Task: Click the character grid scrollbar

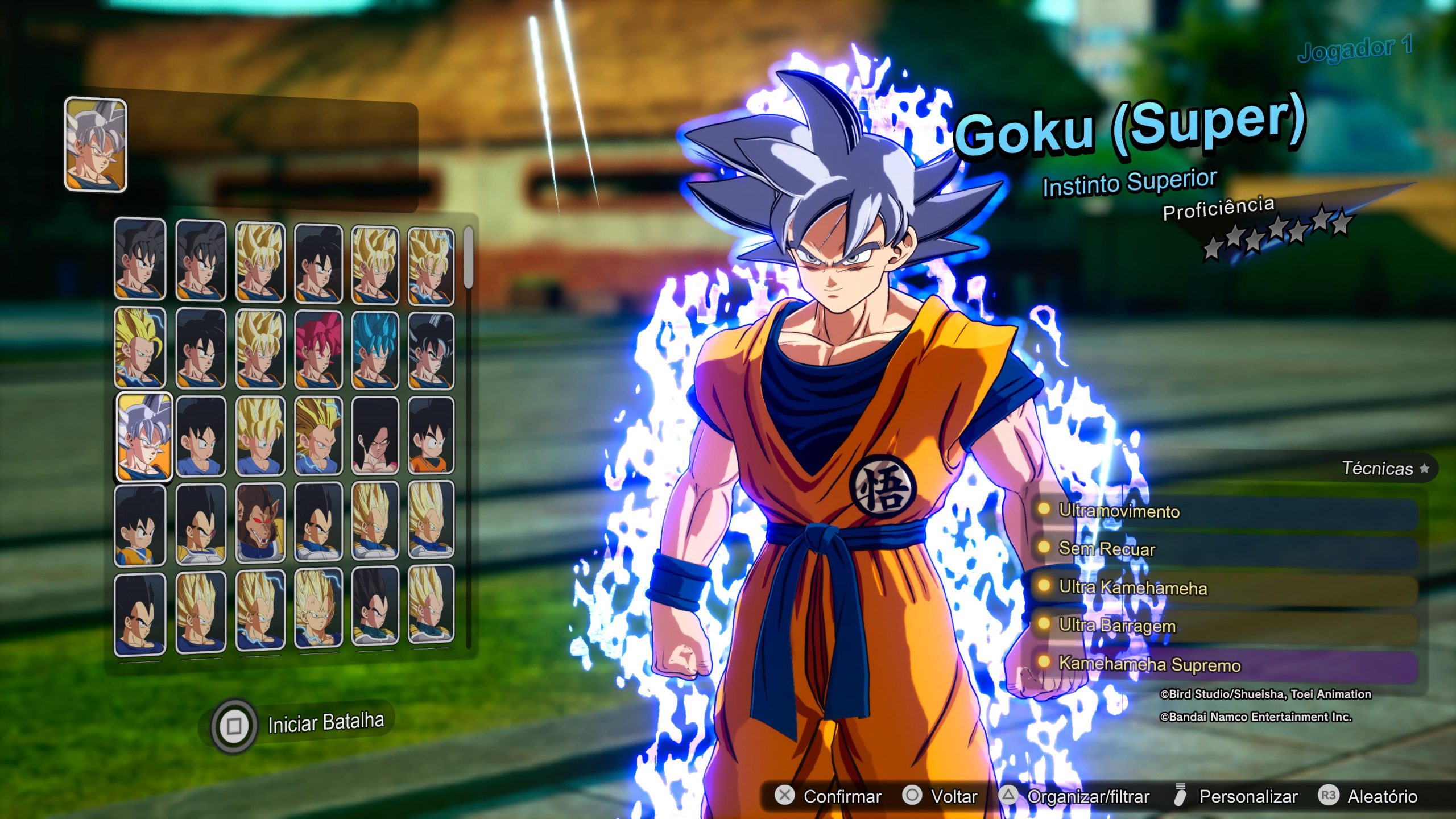Action: tap(469, 259)
